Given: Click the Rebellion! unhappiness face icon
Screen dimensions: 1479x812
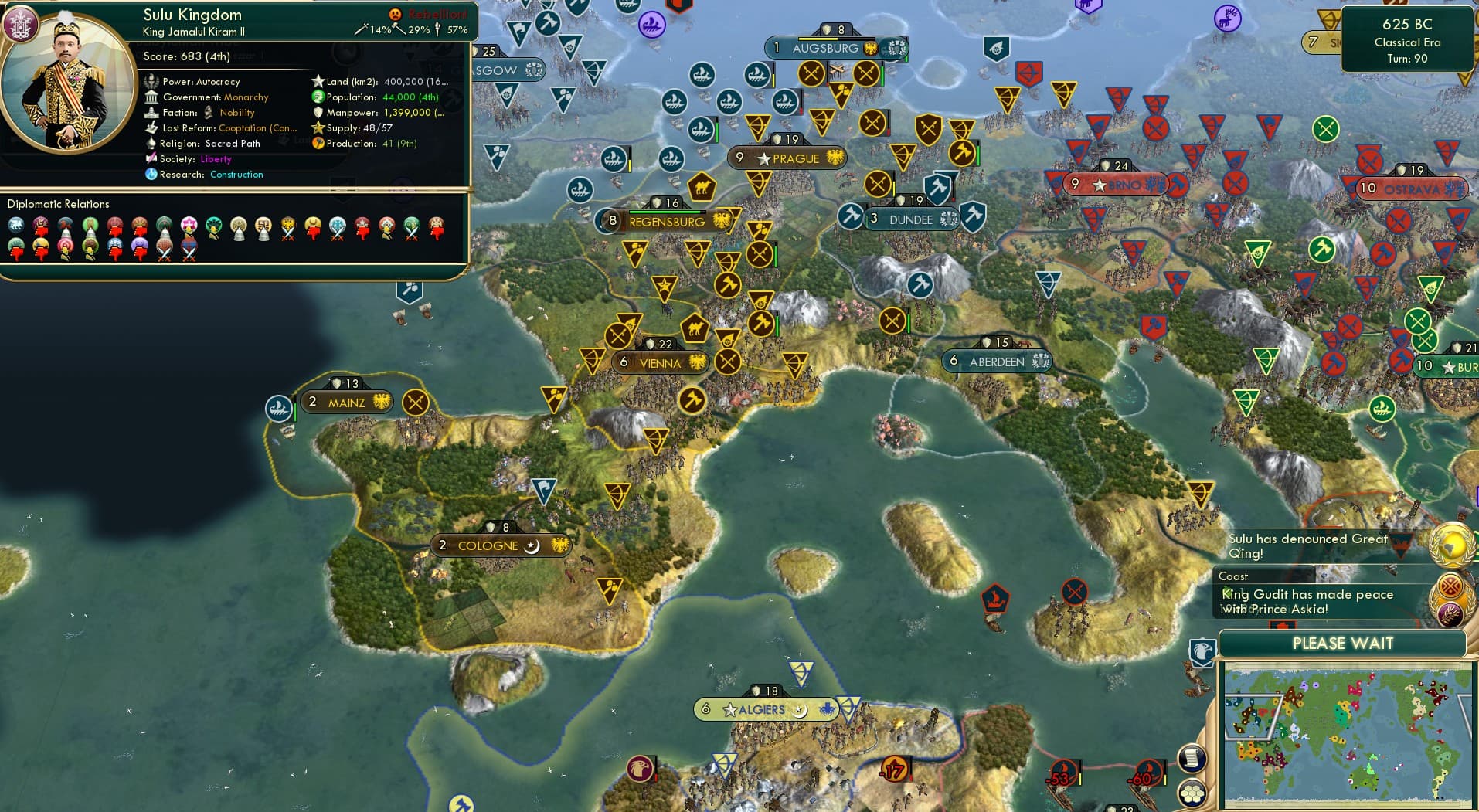Looking at the screenshot, I should 395,12.
